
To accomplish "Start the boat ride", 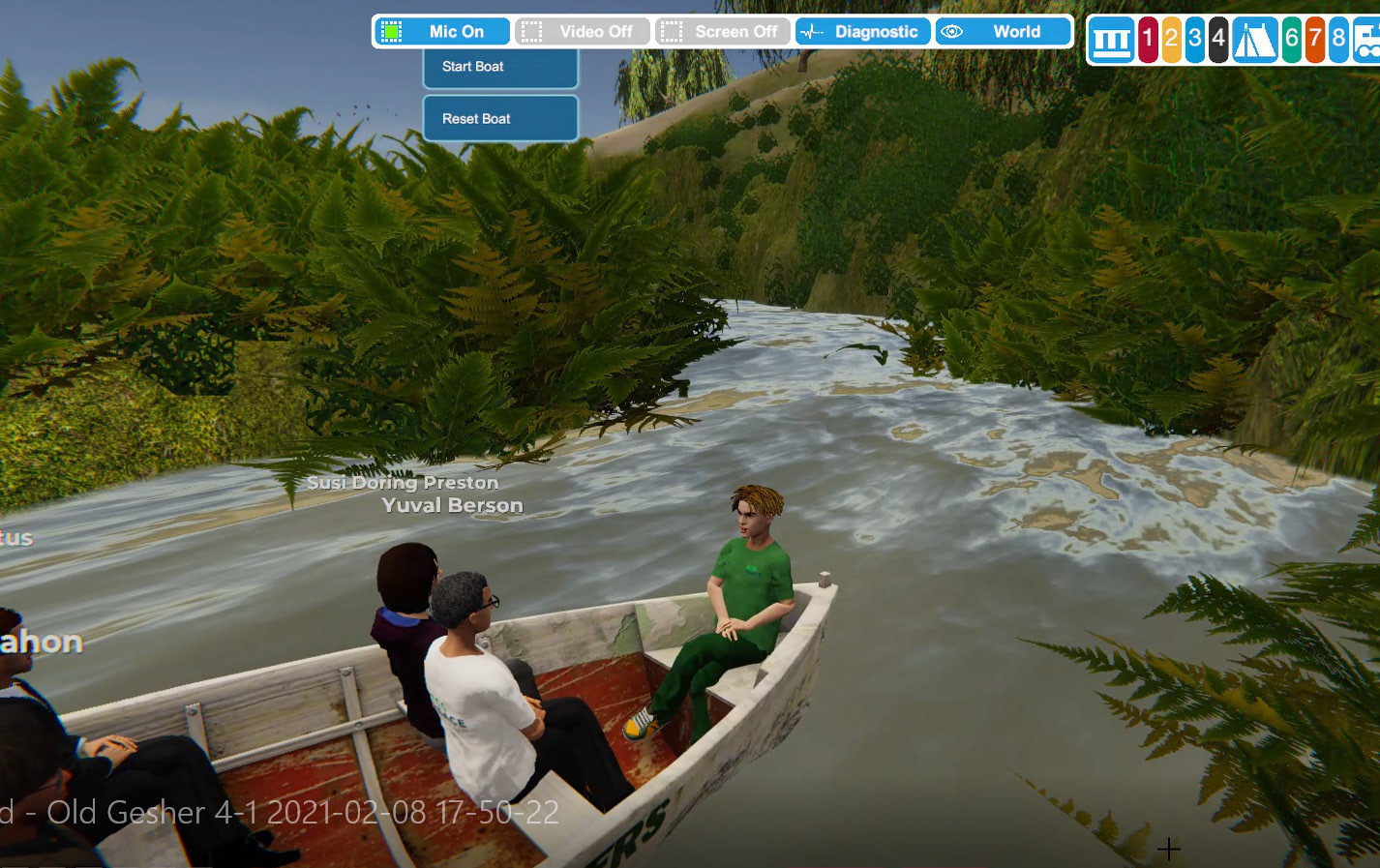I will tap(500, 67).
